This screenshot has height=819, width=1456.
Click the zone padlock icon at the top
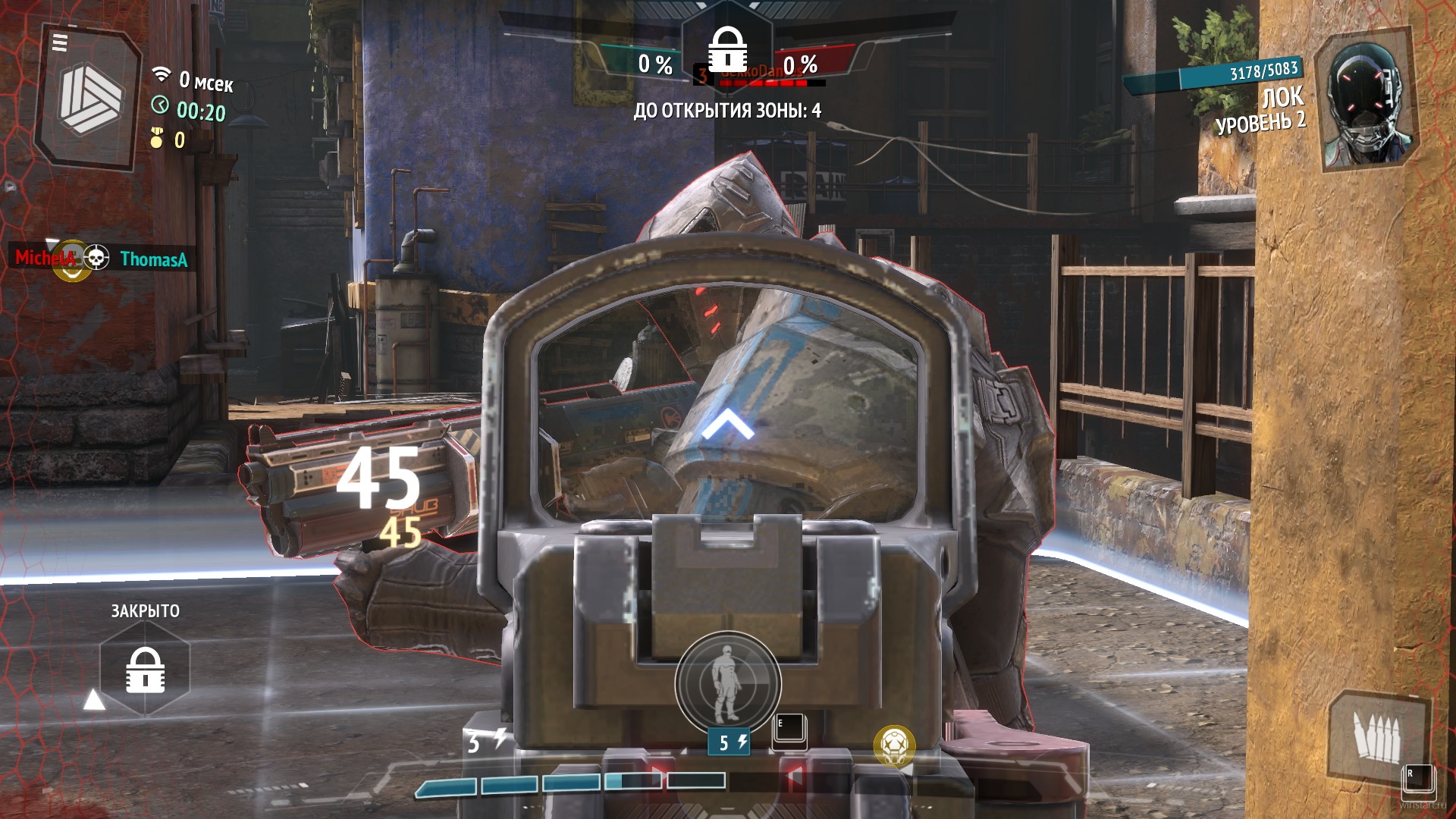(x=727, y=49)
